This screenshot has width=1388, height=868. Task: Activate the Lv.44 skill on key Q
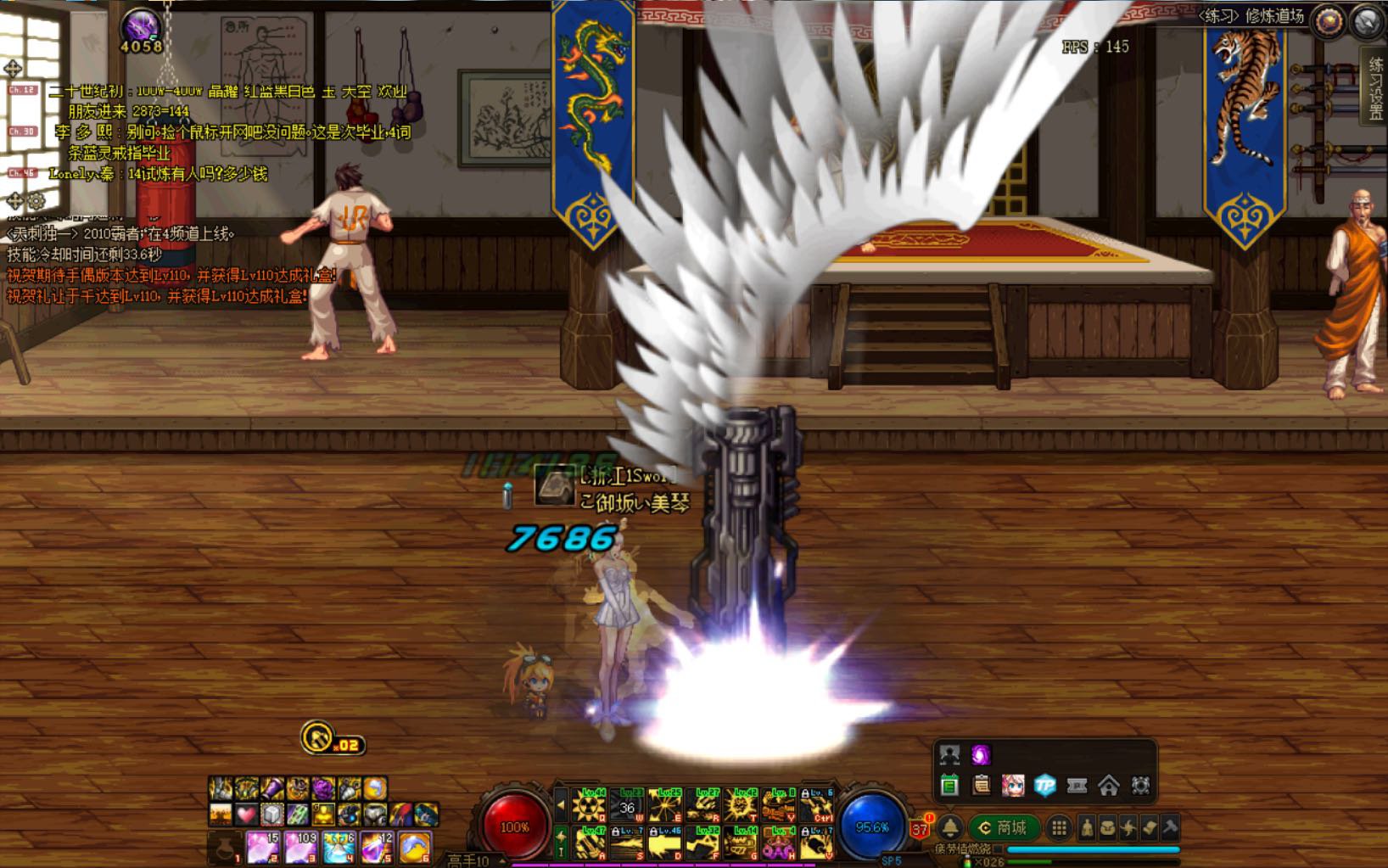coord(588,805)
